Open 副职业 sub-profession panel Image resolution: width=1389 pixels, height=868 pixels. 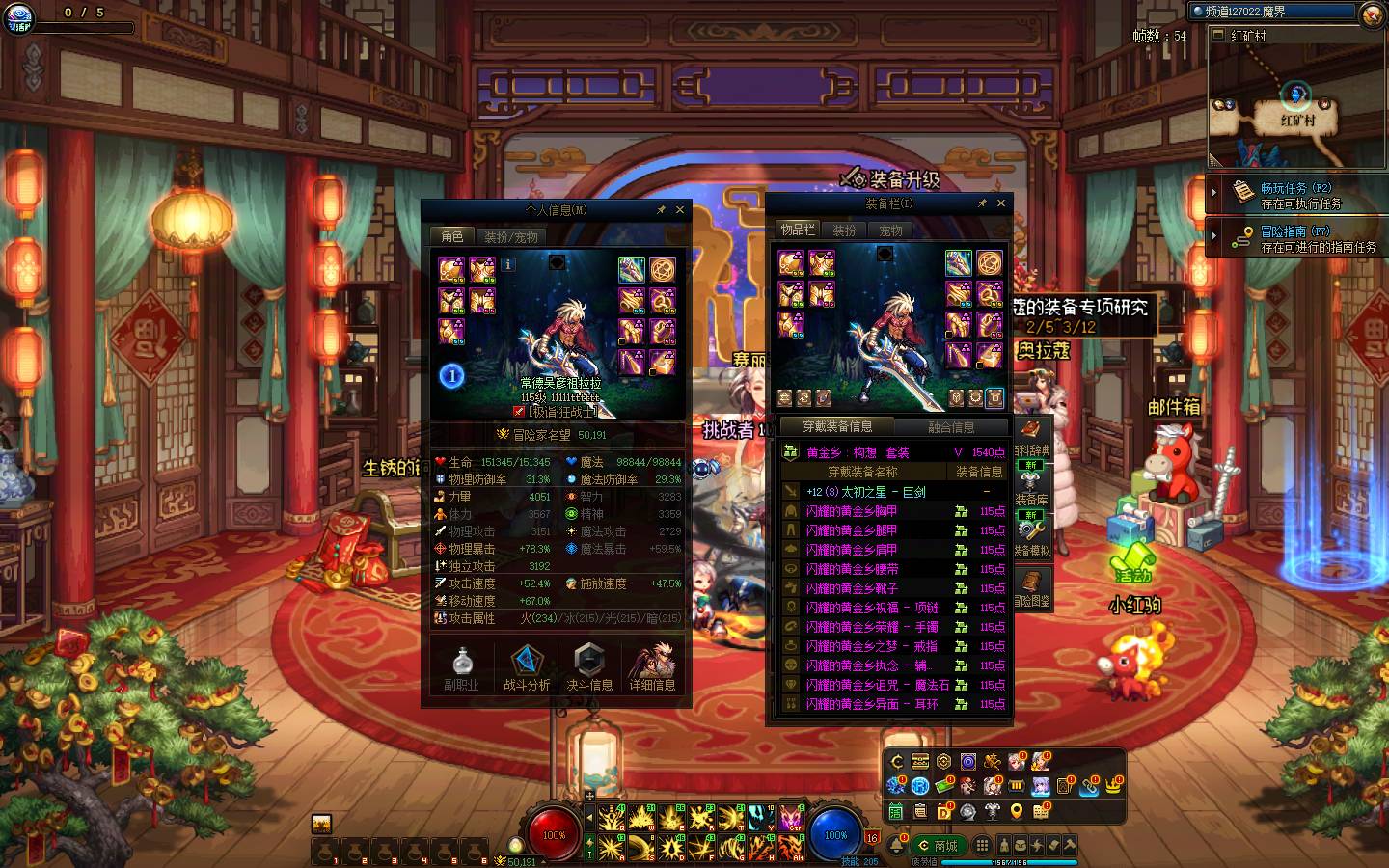pos(461,667)
